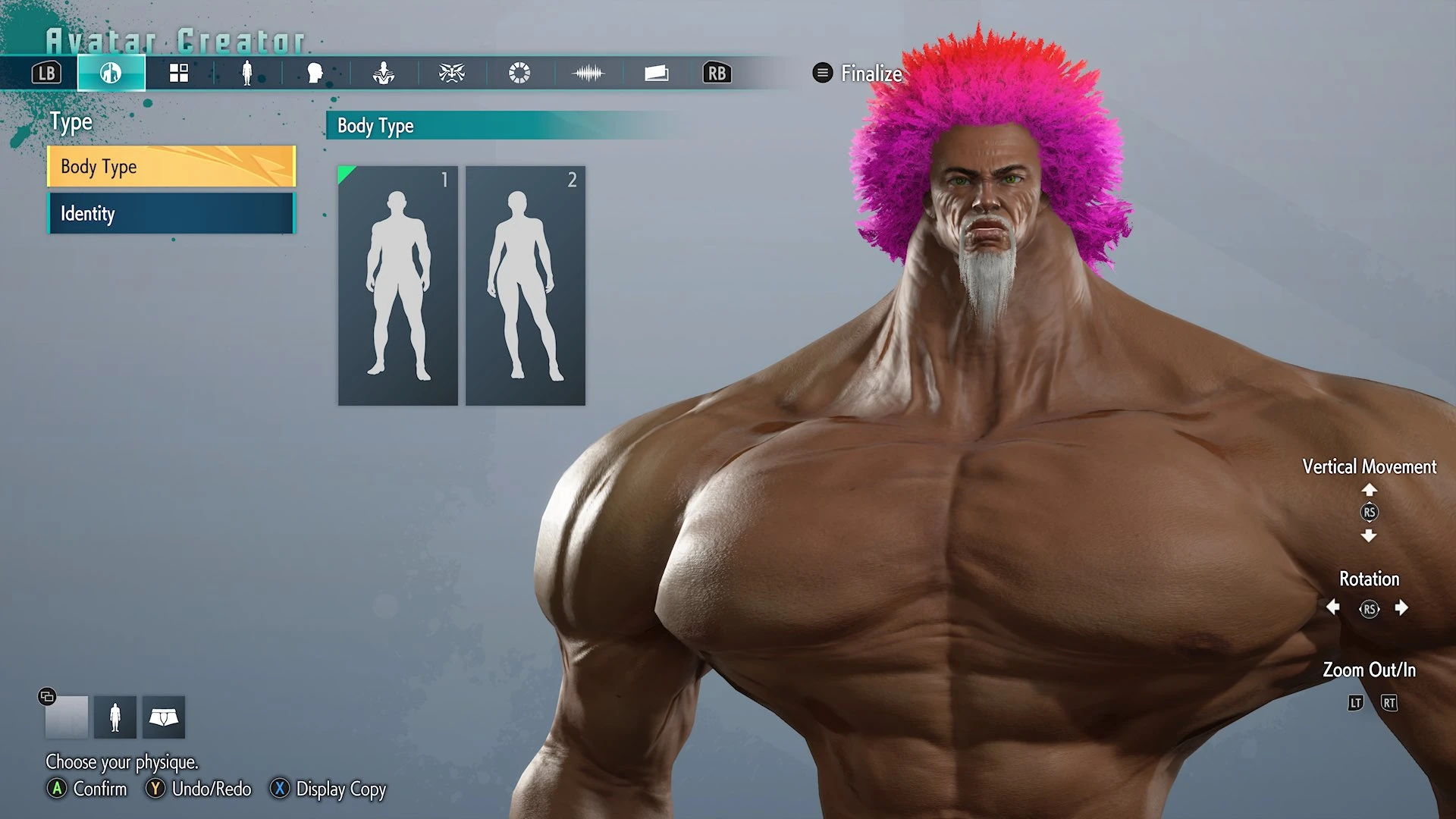Viewport: 1456px width, 819px height.
Task: Click the Vertical Movement up arrow
Action: pyautogui.click(x=1370, y=491)
